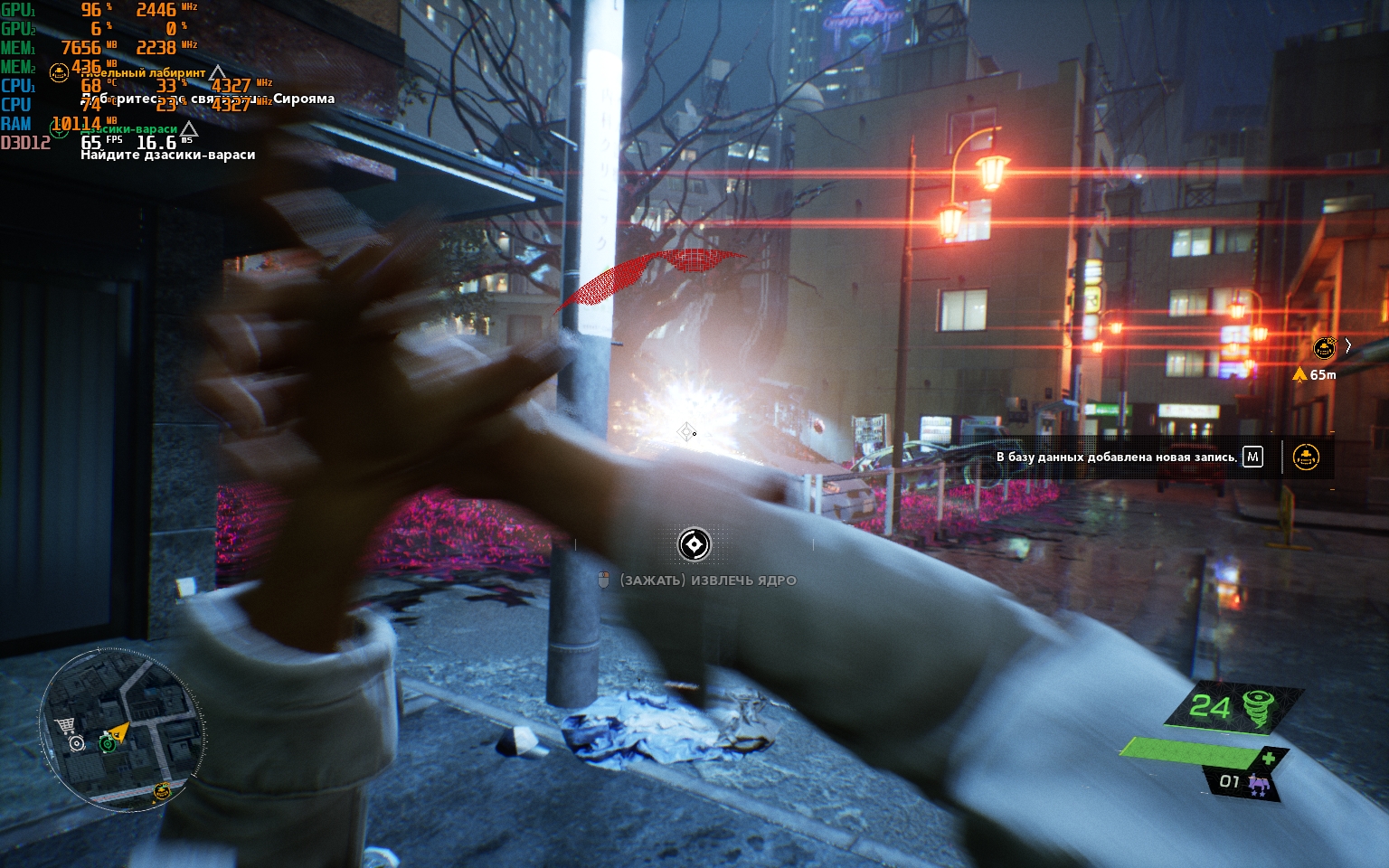Select the green wind weaving icon
The height and width of the screenshot is (868, 1389).
(x=1259, y=707)
